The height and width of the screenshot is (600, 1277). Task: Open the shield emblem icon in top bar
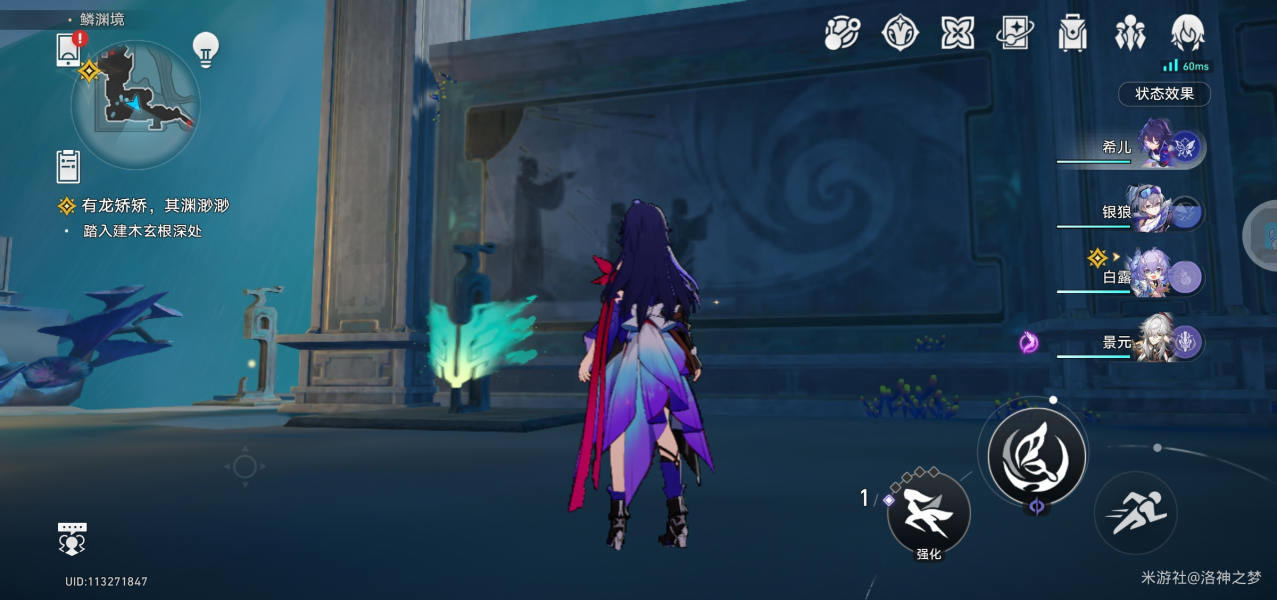[x=900, y=33]
